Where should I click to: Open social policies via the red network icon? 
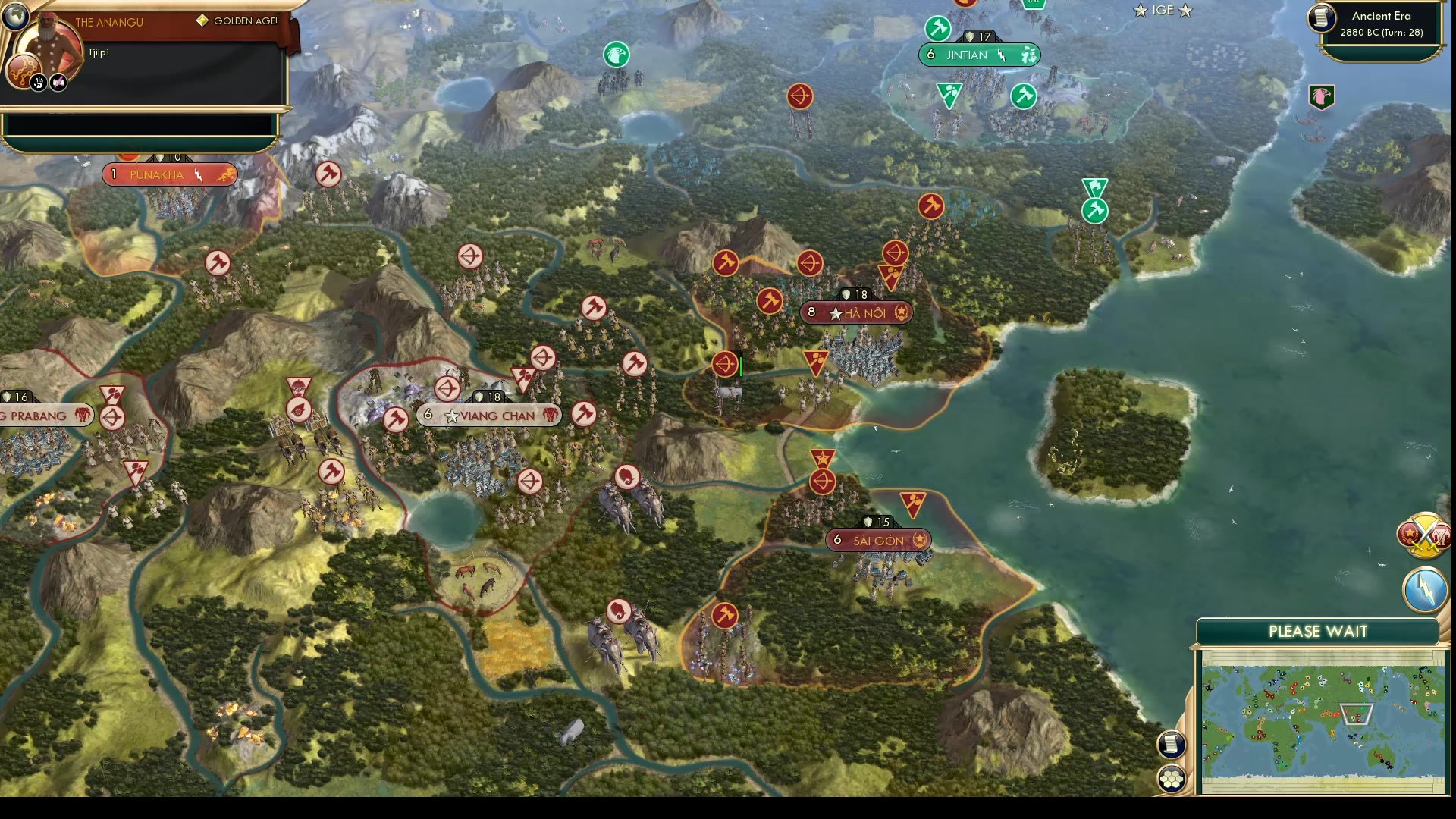coord(23,71)
